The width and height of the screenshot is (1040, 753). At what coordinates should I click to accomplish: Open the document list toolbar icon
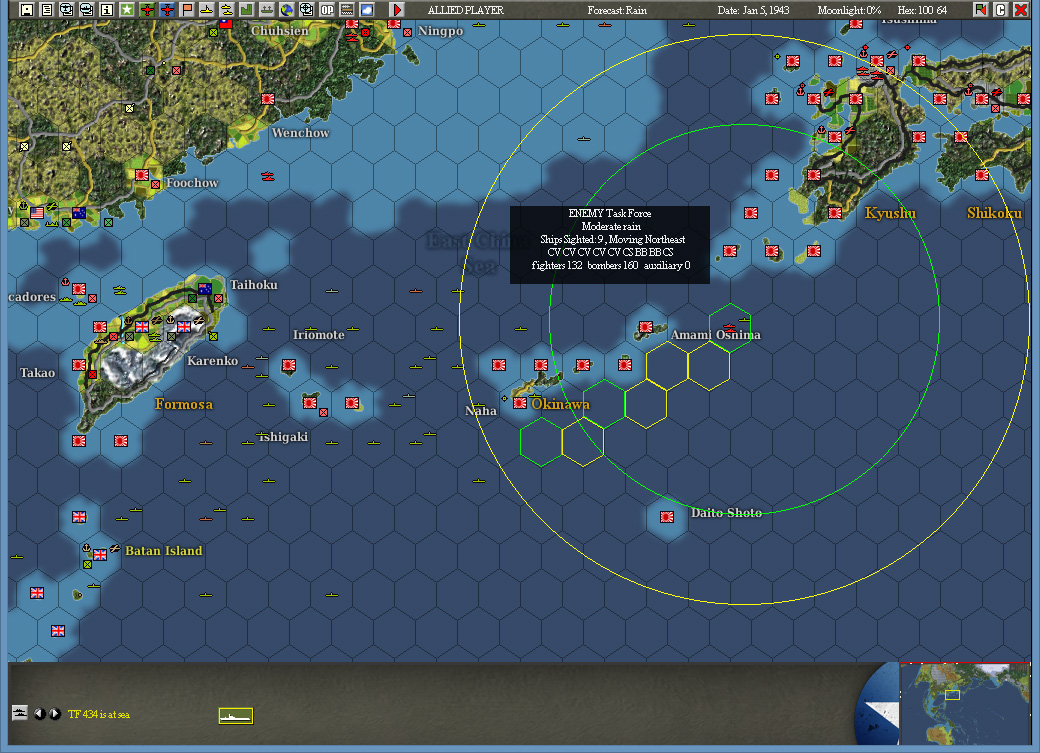pyautogui.click(x=46, y=10)
